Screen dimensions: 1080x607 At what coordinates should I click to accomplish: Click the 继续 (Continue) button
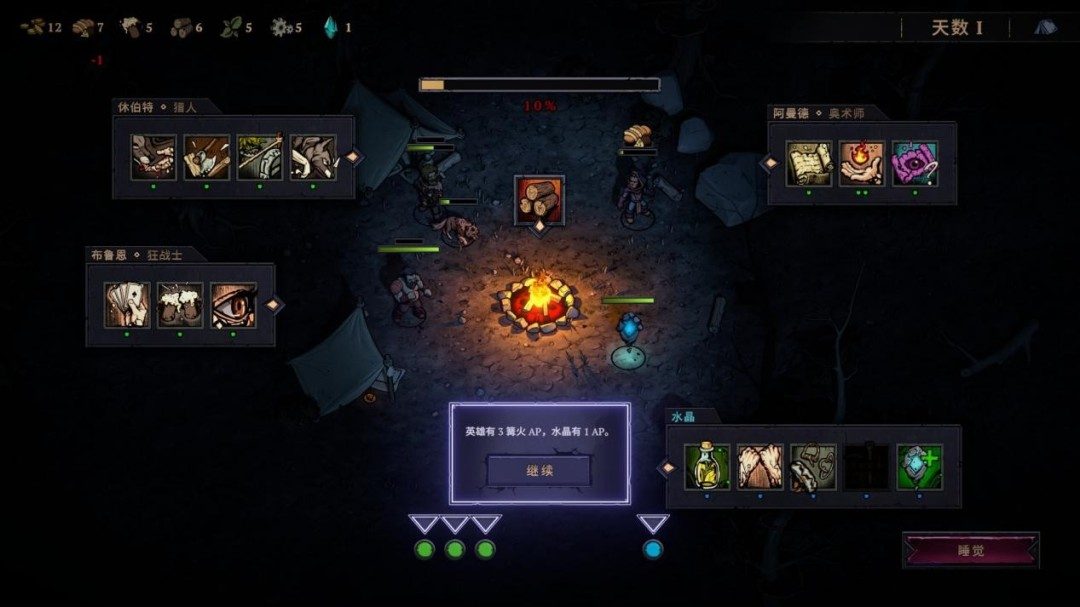(539, 469)
